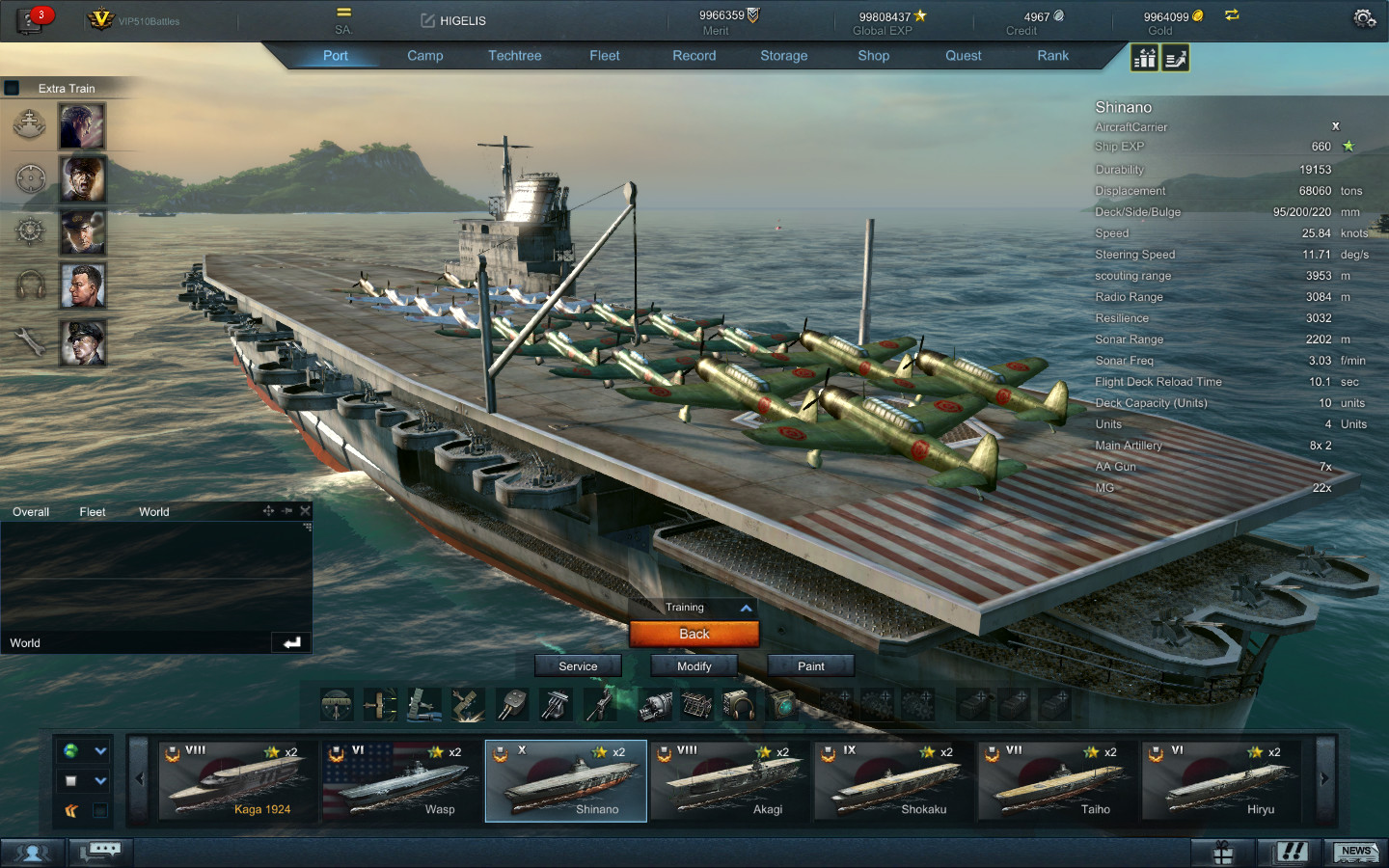
Task: Select the Akagi ship card
Action: [x=729, y=781]
